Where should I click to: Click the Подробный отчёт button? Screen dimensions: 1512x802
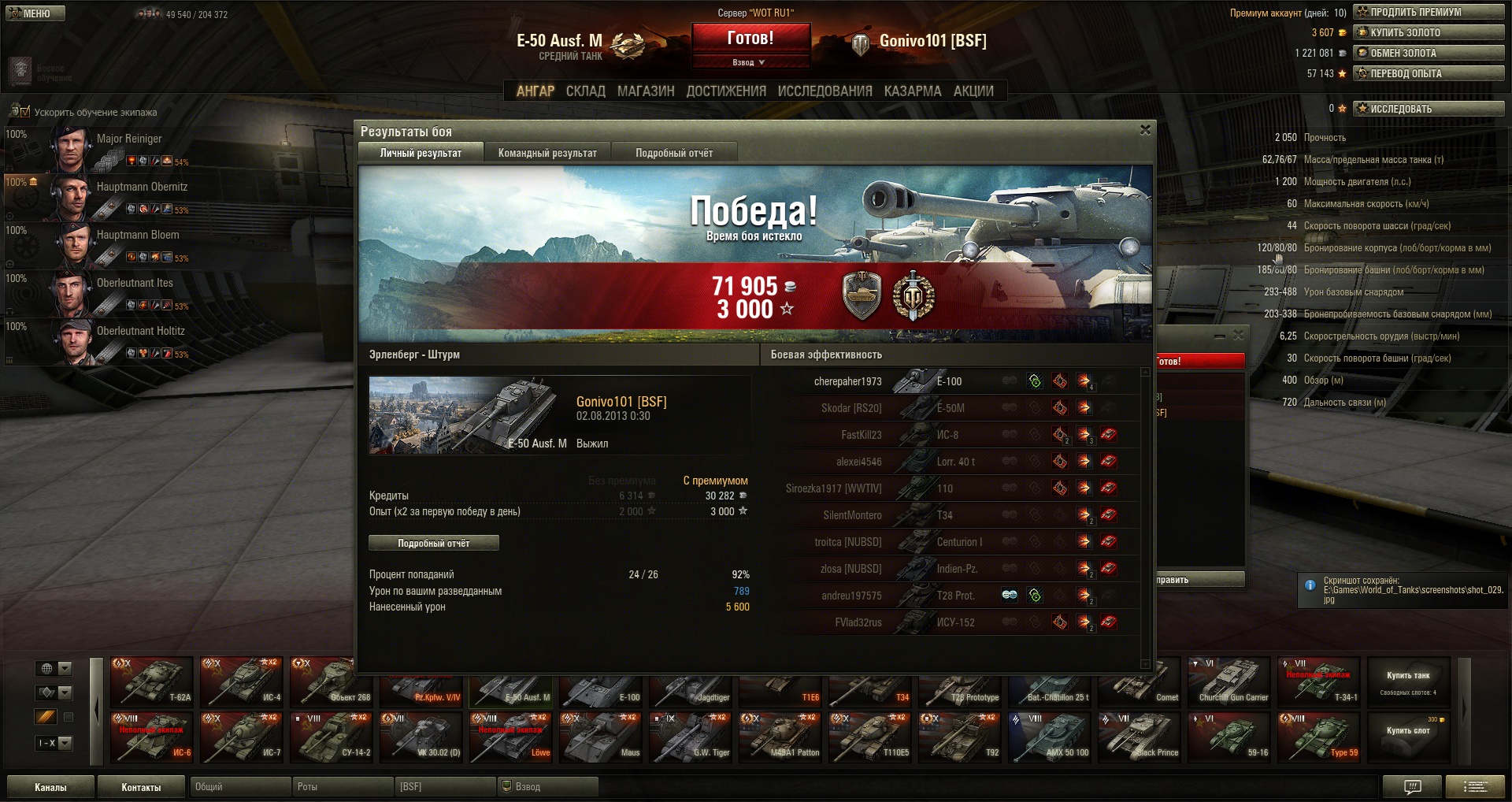[x=433, y=543]
